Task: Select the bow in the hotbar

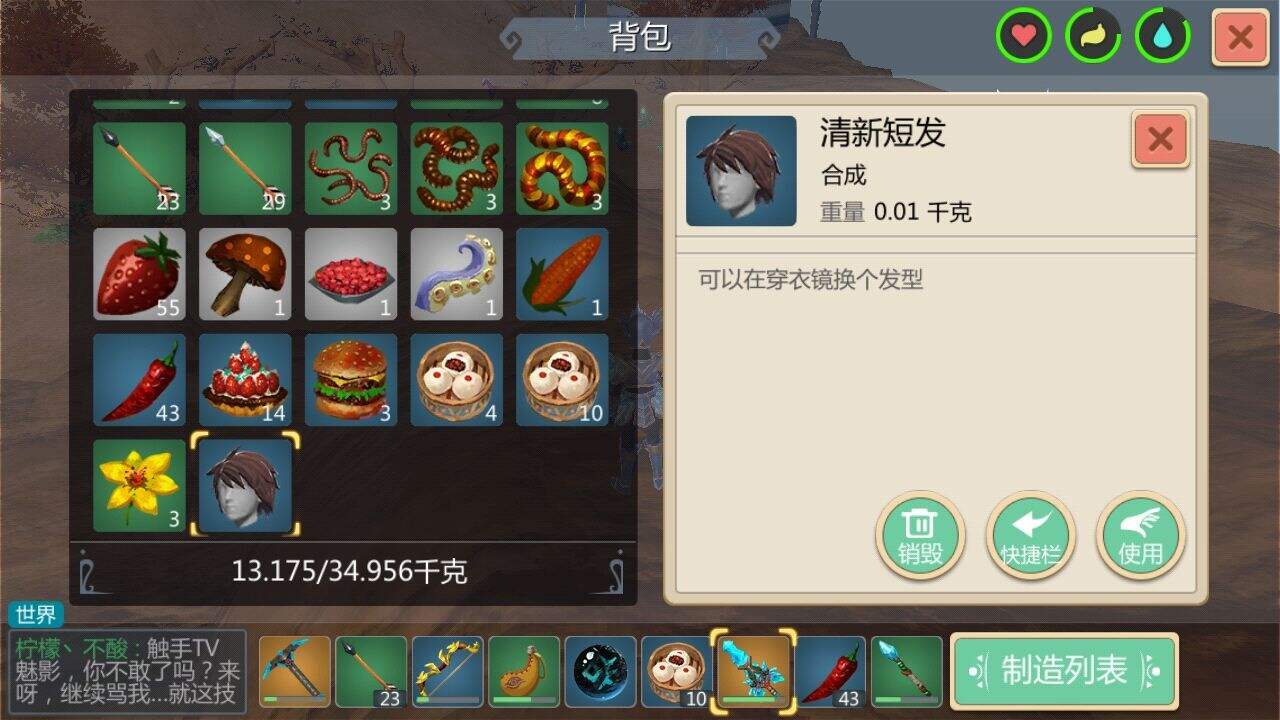Action: (x=446, y=671)
